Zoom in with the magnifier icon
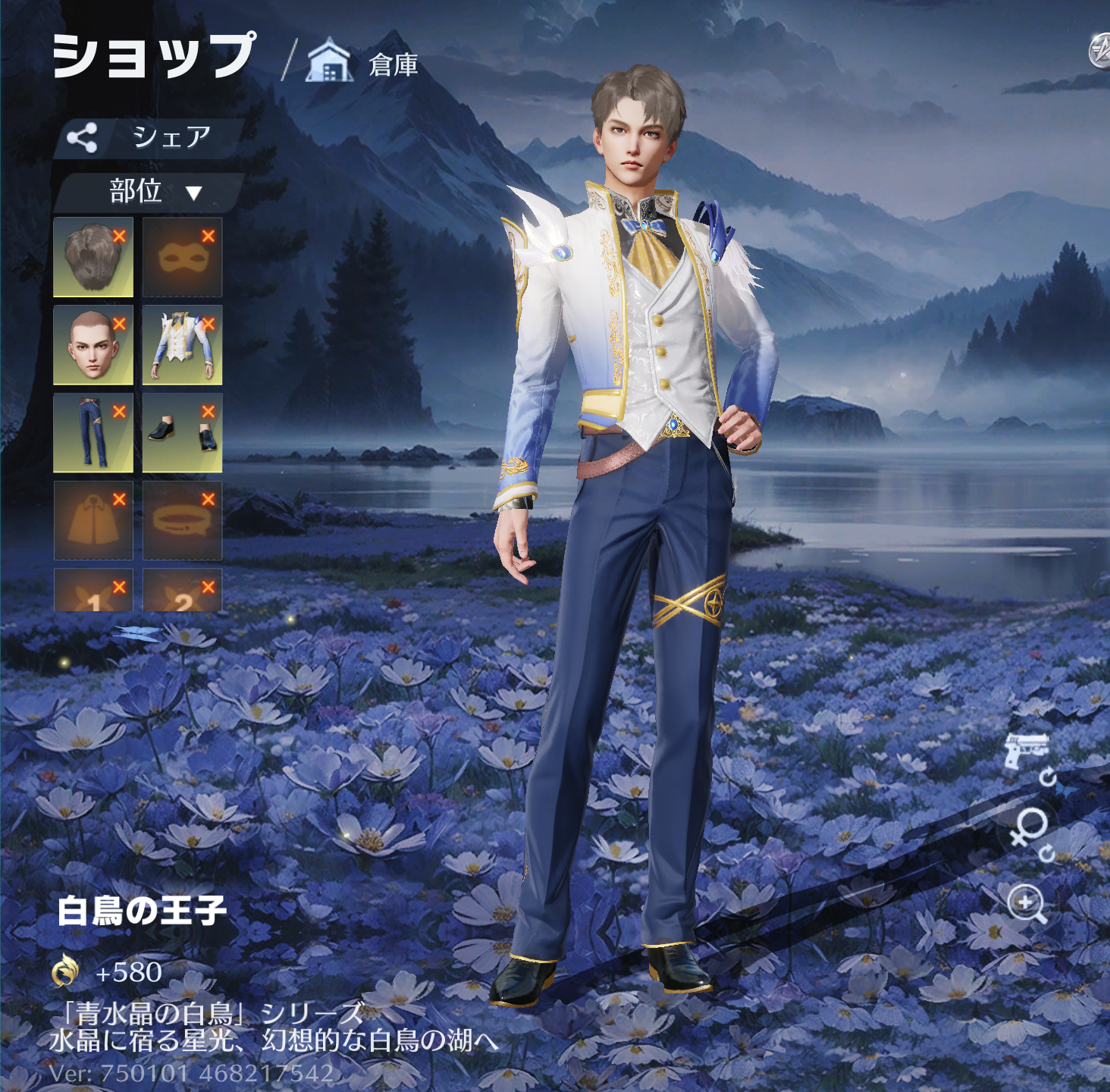The height and width of the screenshot is (1092, 1110). tap(1027, 904)
